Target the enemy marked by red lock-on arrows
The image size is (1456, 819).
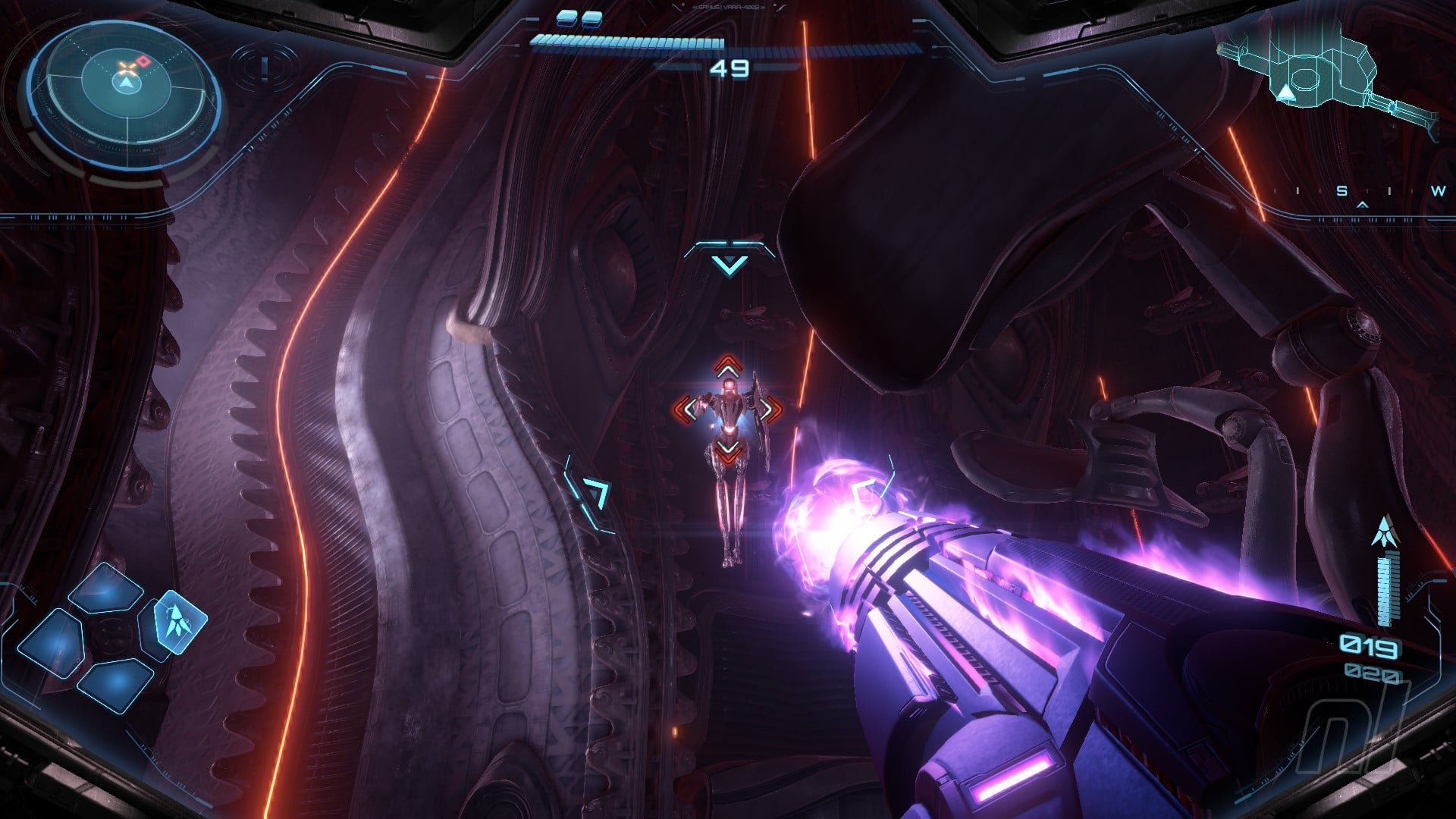click(x=728, y=410)
